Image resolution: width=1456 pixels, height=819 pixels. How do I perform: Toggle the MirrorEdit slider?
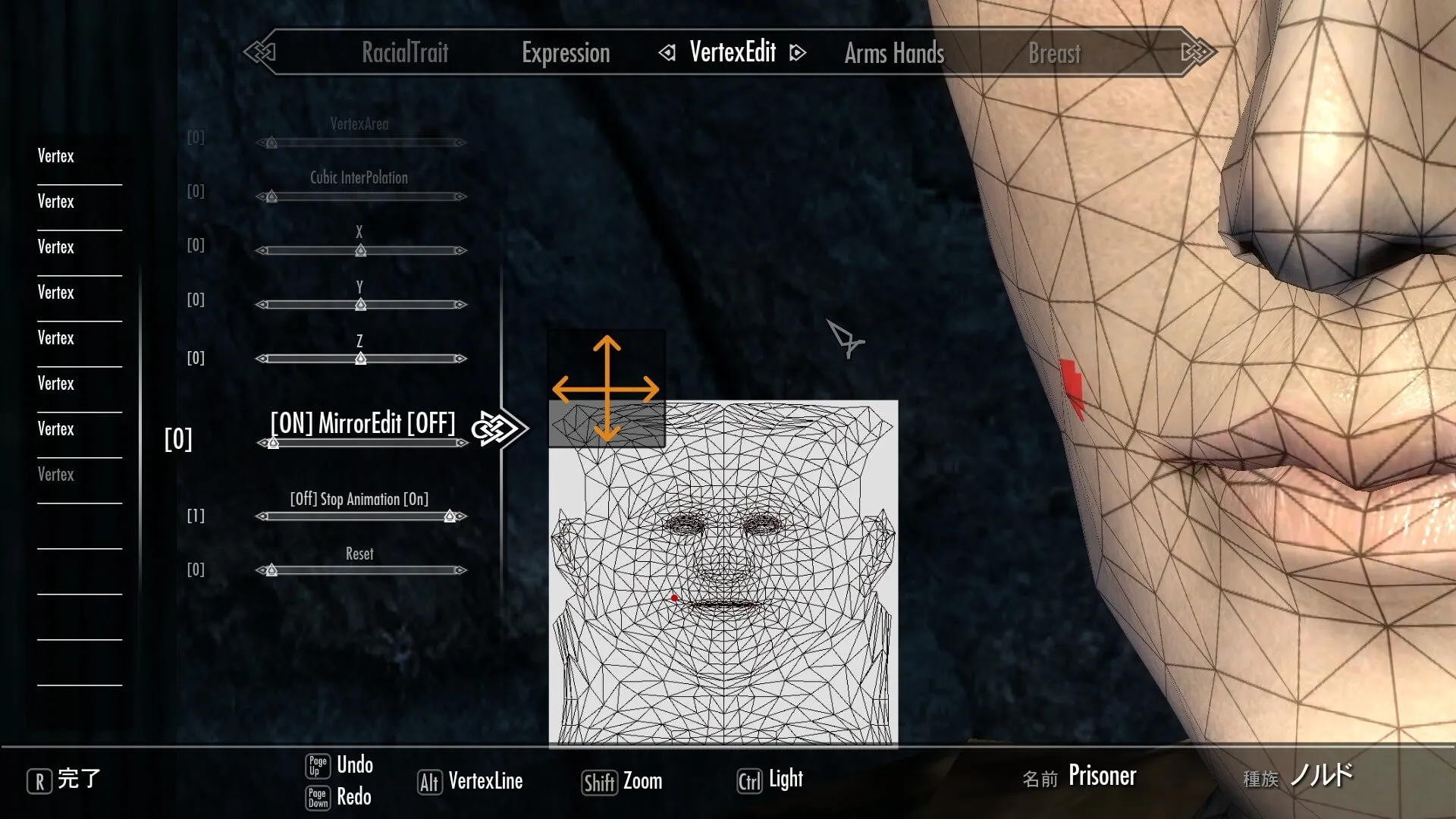pos(360,443)
